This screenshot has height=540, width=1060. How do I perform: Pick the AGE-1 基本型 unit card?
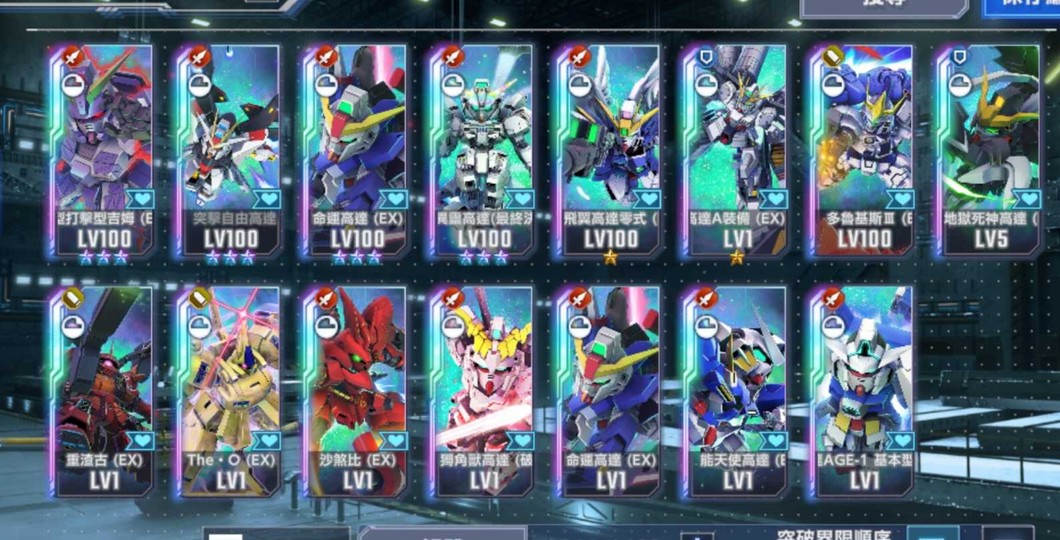tap(863, 390)
